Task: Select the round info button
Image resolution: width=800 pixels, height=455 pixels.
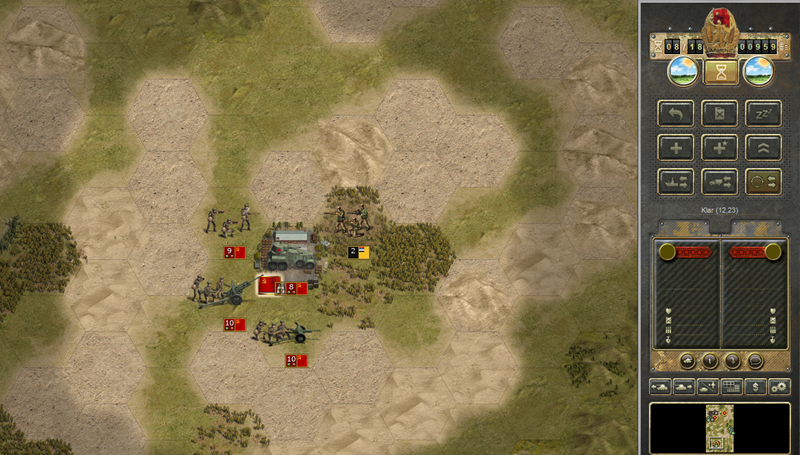Action: 710,360
